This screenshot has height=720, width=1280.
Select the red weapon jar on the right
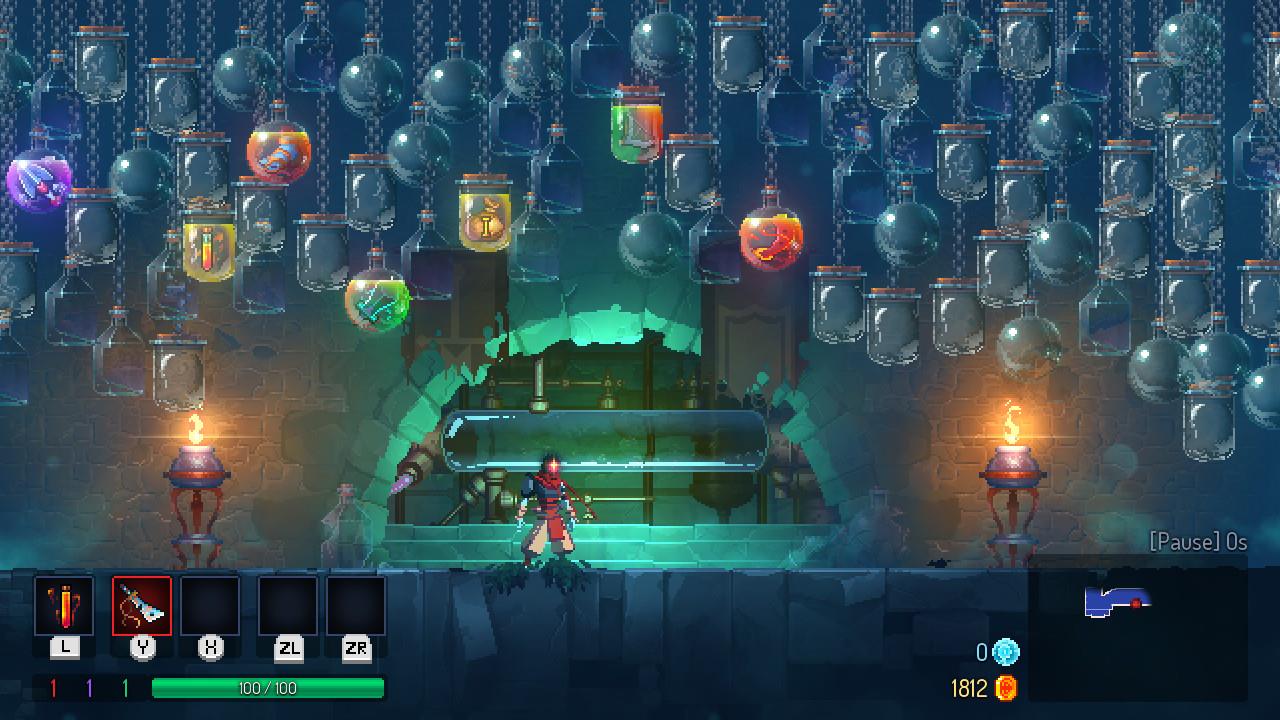click(x=768, y=238)
